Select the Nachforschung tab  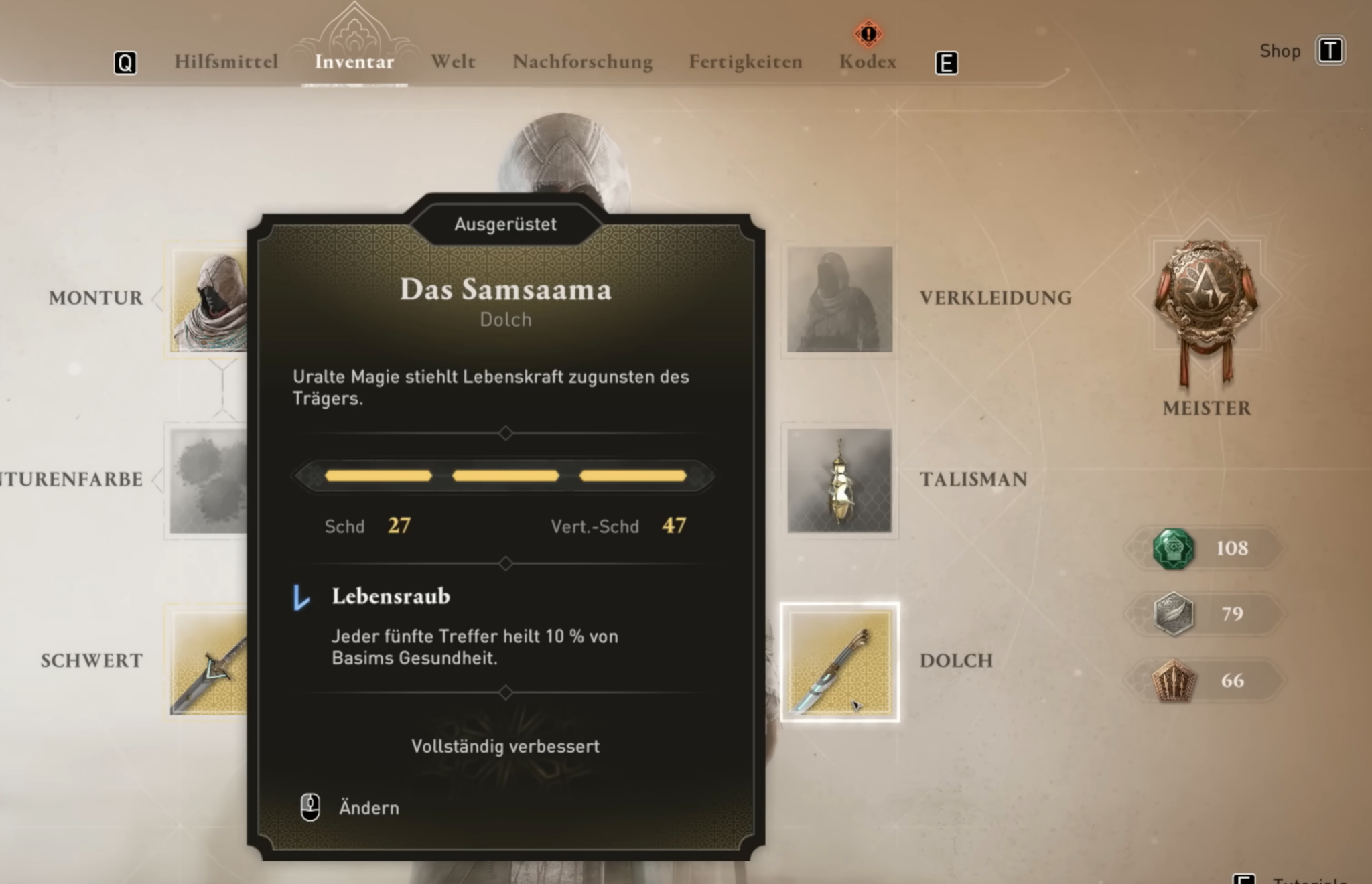tap(582, 62)
